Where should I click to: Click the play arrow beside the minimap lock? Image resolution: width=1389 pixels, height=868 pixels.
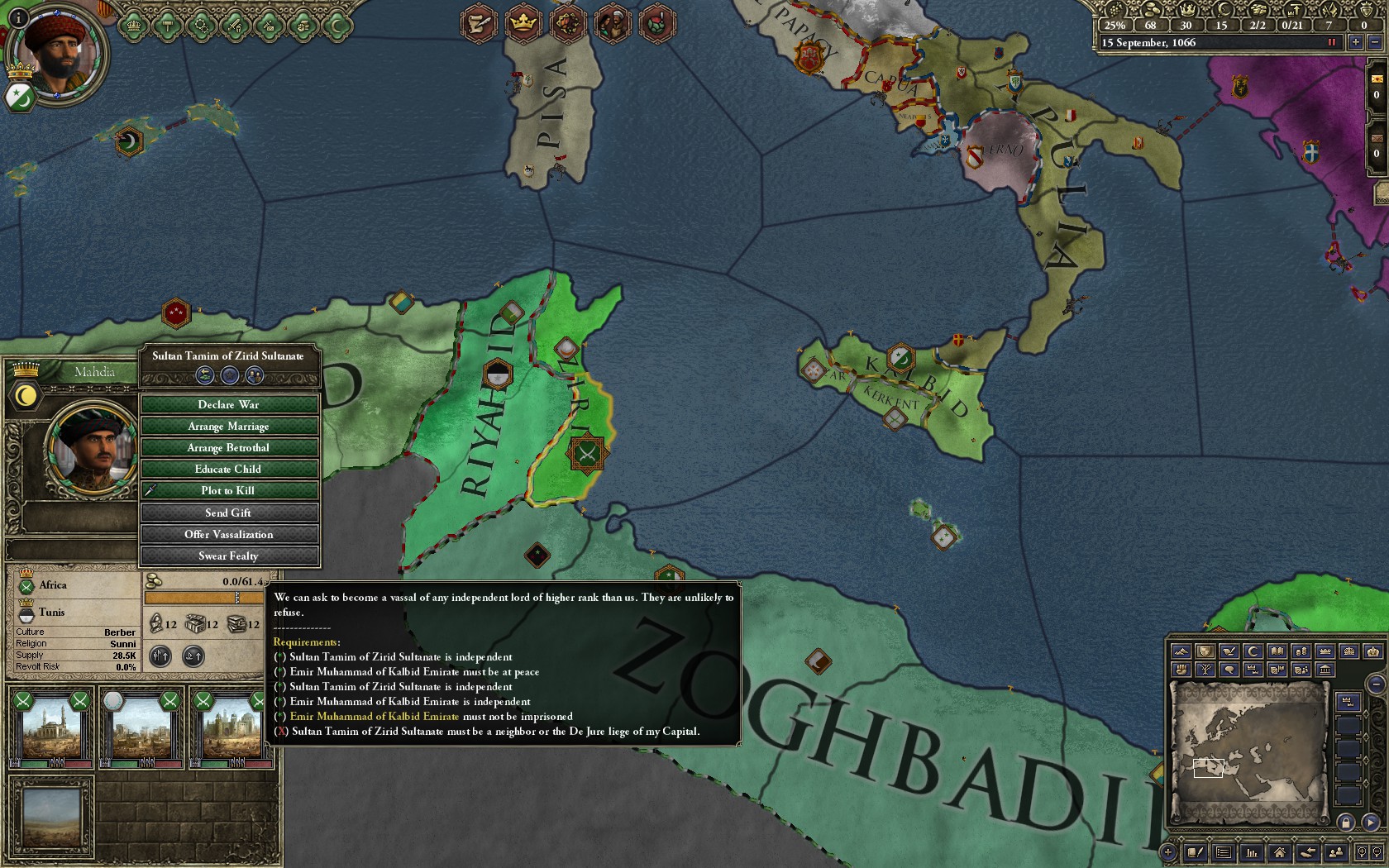(x=1369, y=823)
